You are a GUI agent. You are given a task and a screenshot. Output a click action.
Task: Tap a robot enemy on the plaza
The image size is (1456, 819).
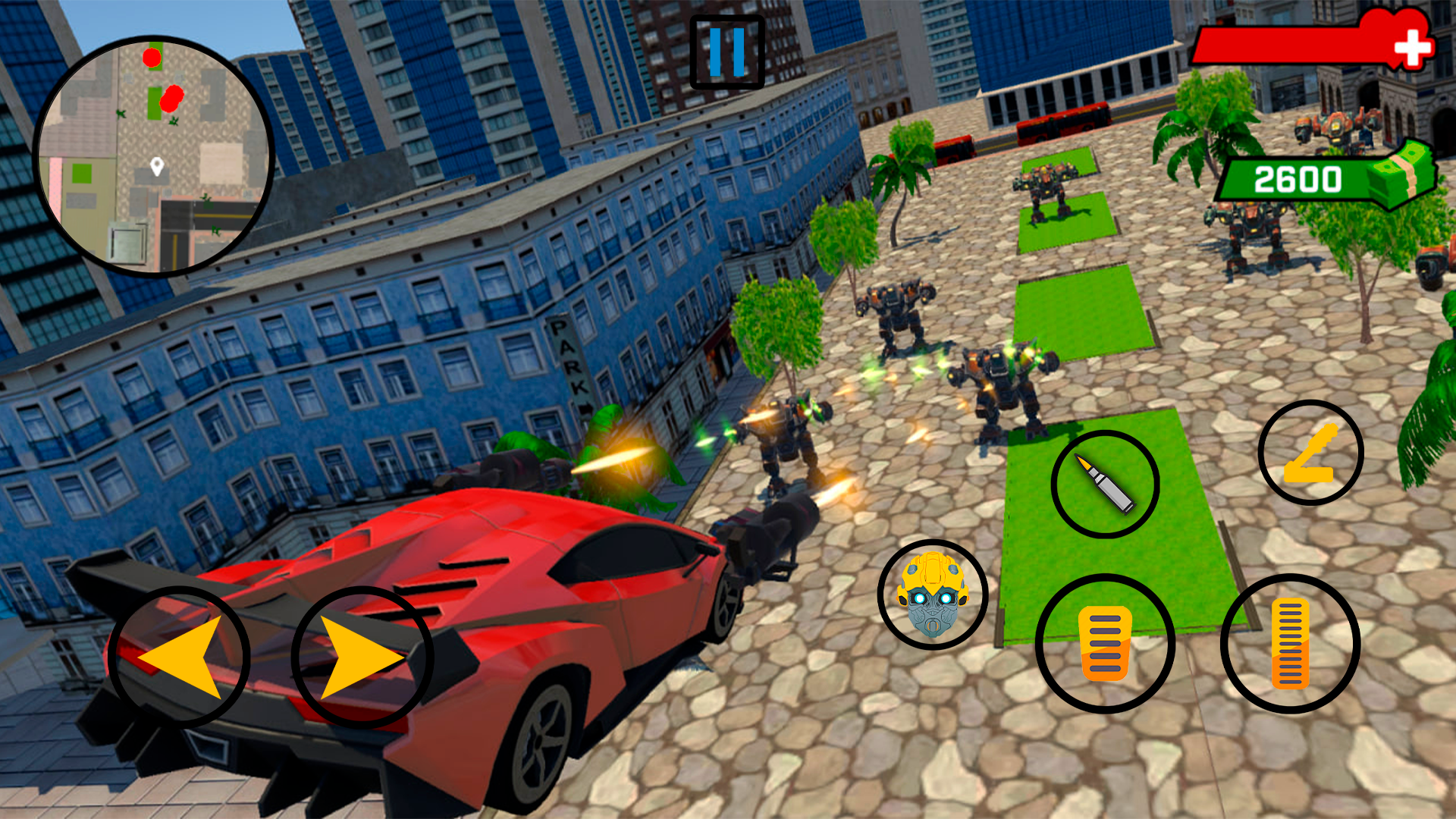(1001, 387)
